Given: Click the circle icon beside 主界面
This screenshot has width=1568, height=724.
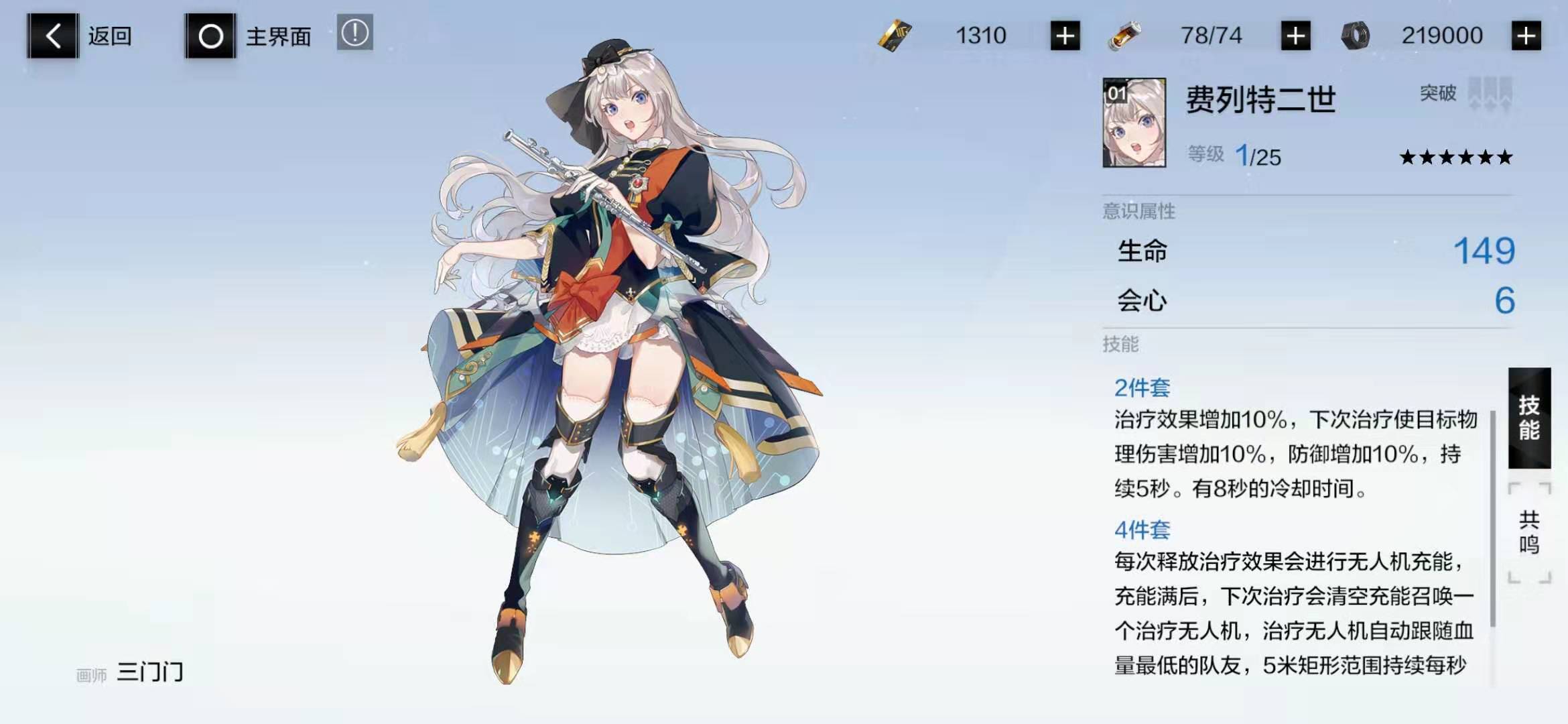Looking at the screenshot, I should click(210, 37).
